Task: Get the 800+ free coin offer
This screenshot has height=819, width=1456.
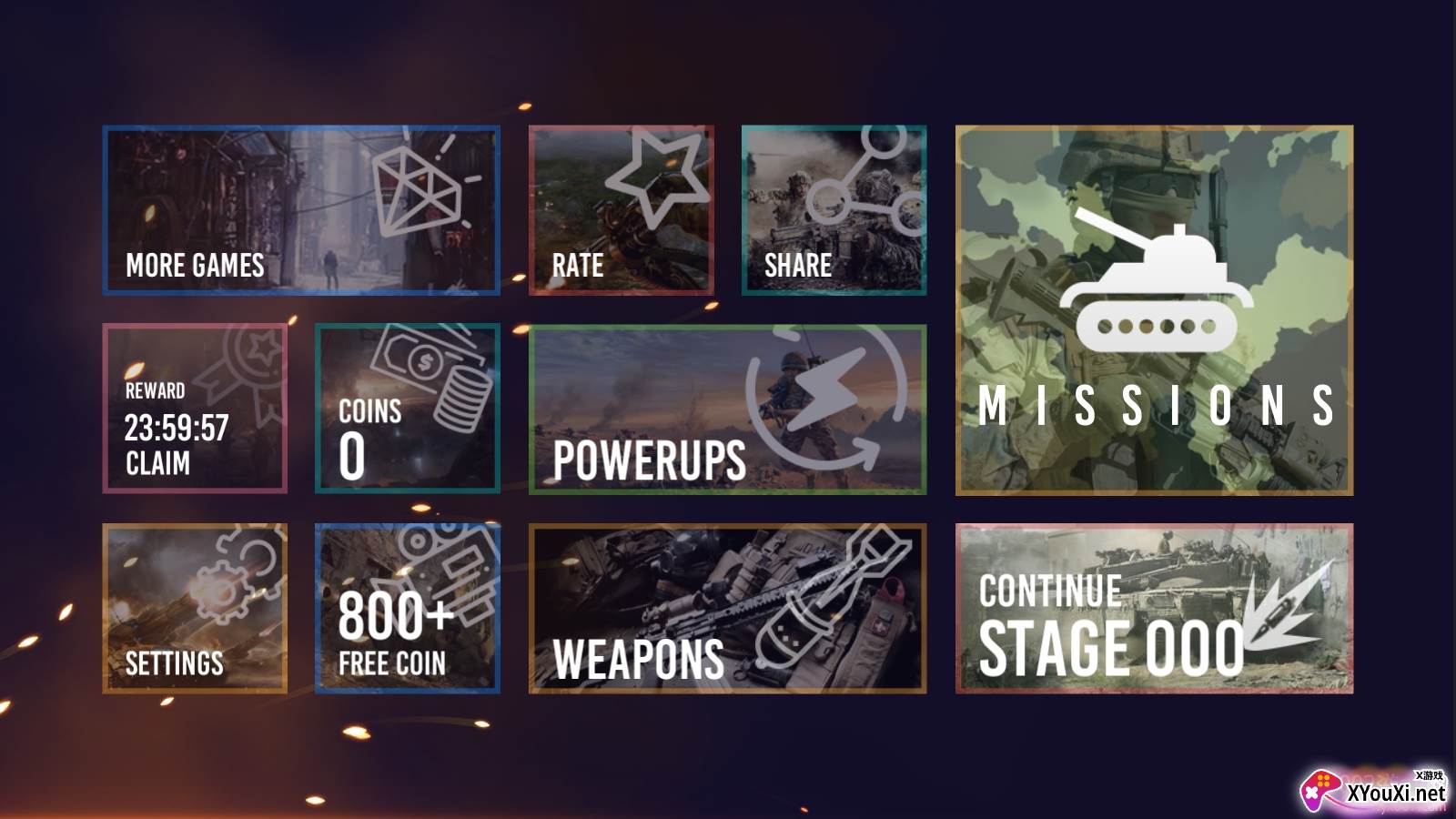Action: point(407,608)
